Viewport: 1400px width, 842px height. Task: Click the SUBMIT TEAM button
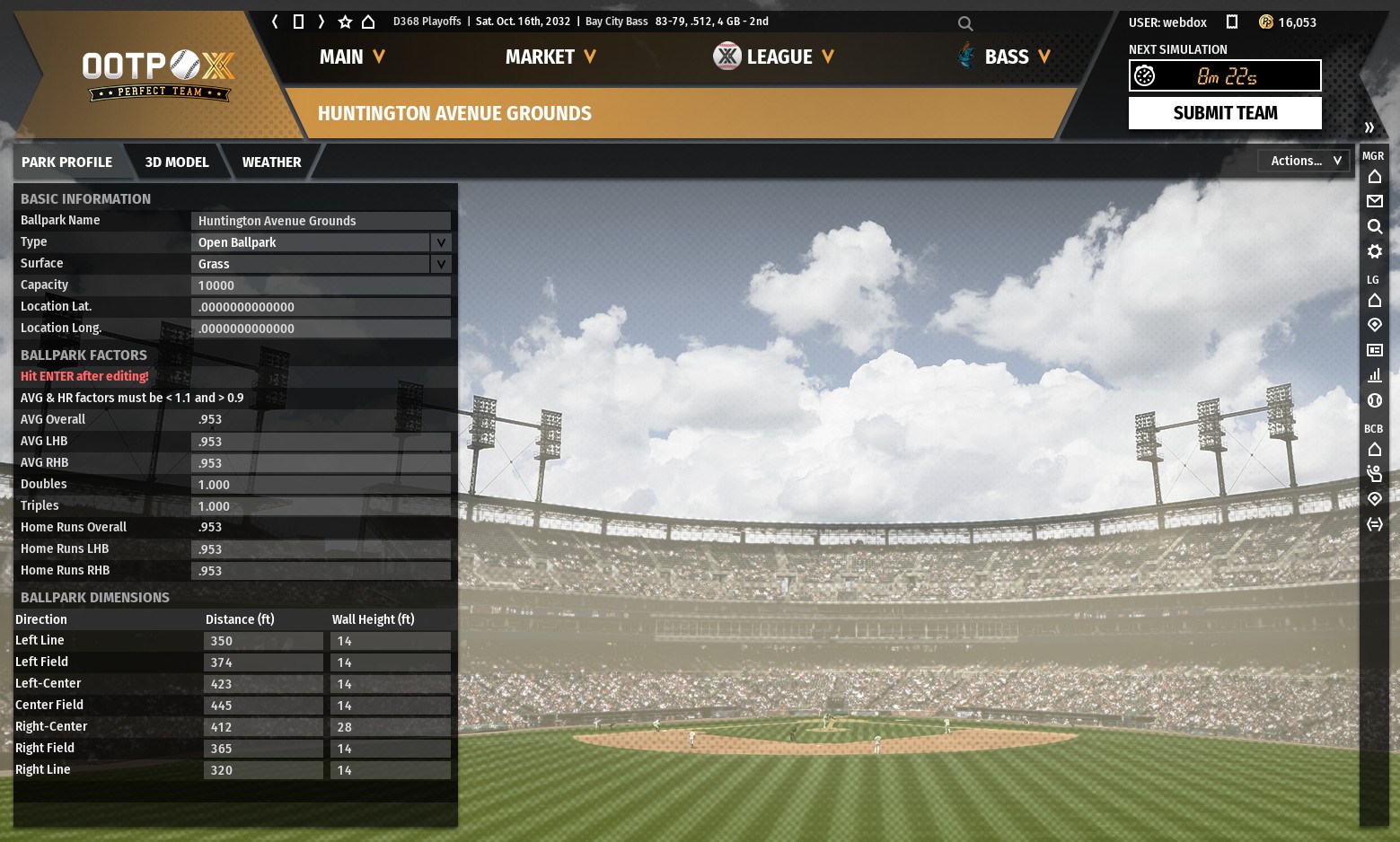click(1224, 113)
